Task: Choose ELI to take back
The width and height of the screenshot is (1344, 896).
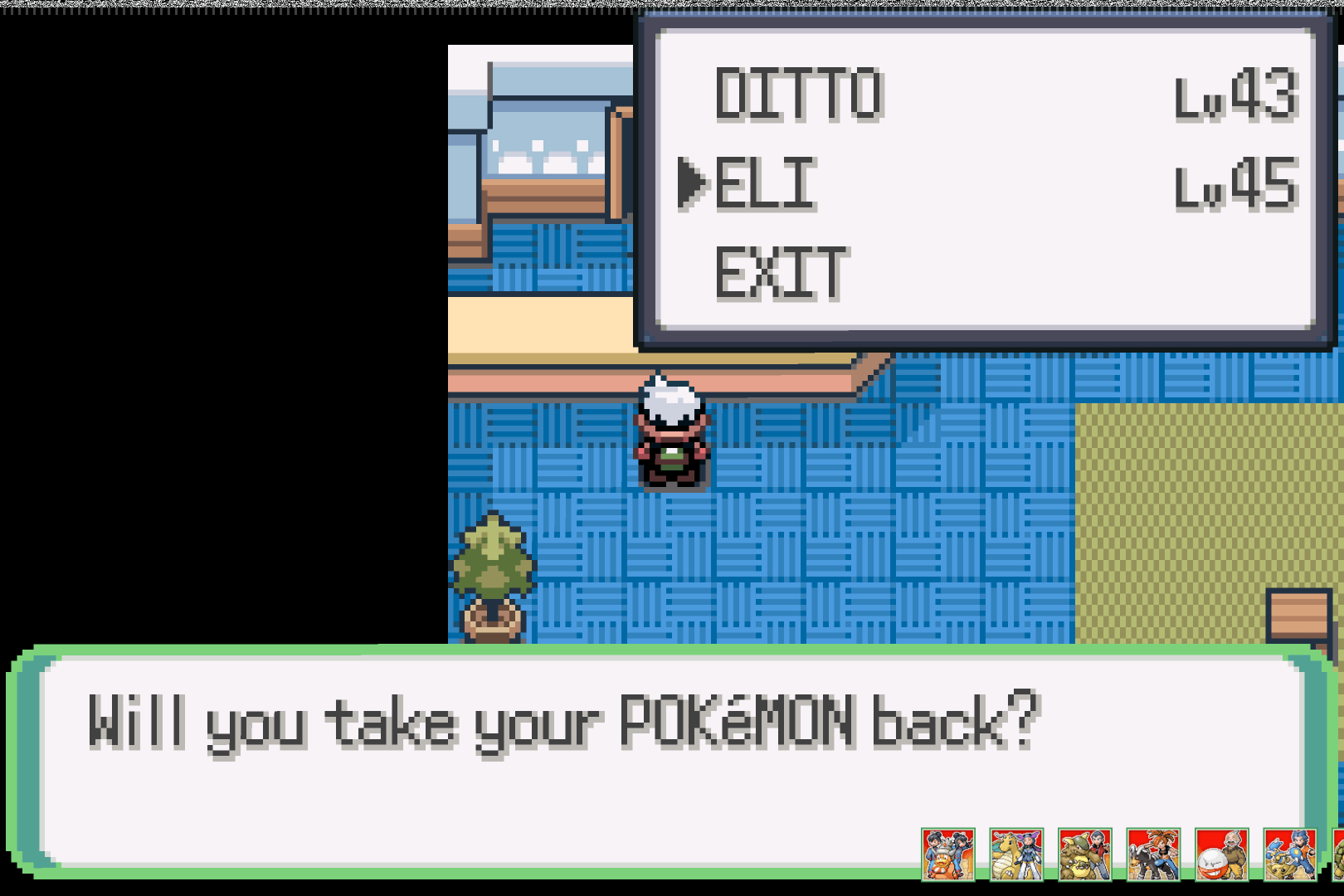Action: point(765,183)
